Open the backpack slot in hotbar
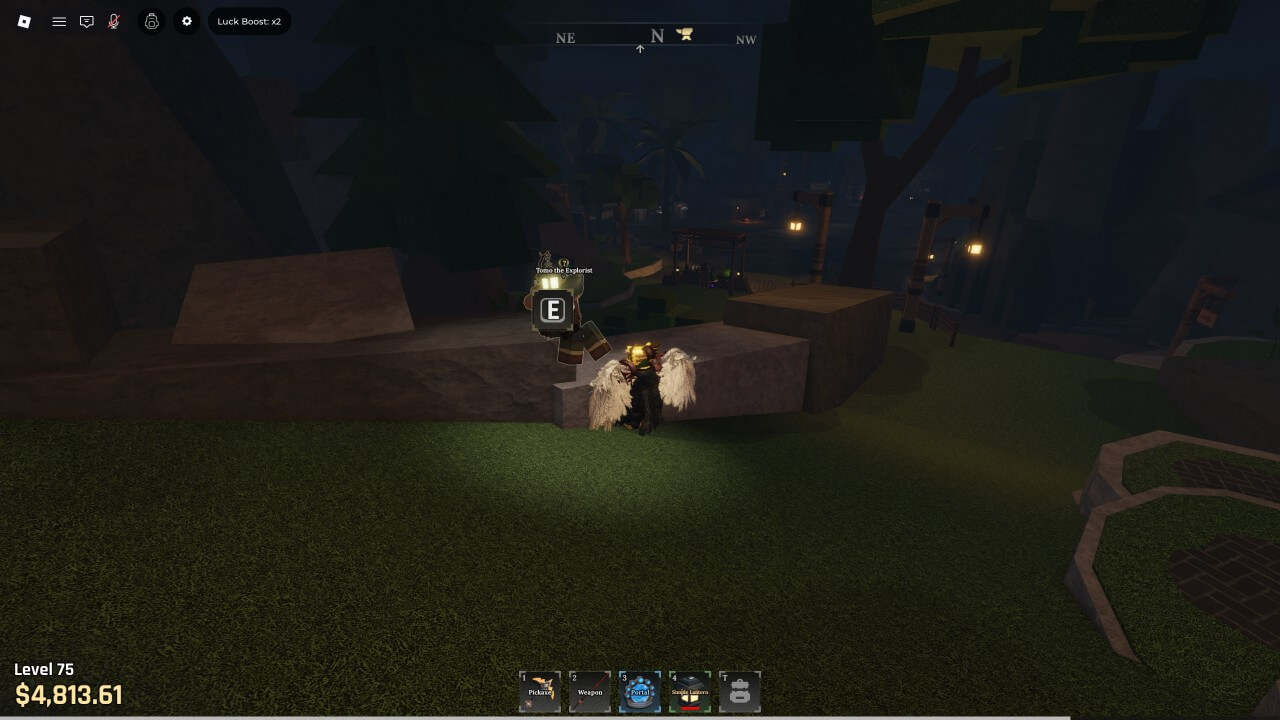 (x=740, y=691)
